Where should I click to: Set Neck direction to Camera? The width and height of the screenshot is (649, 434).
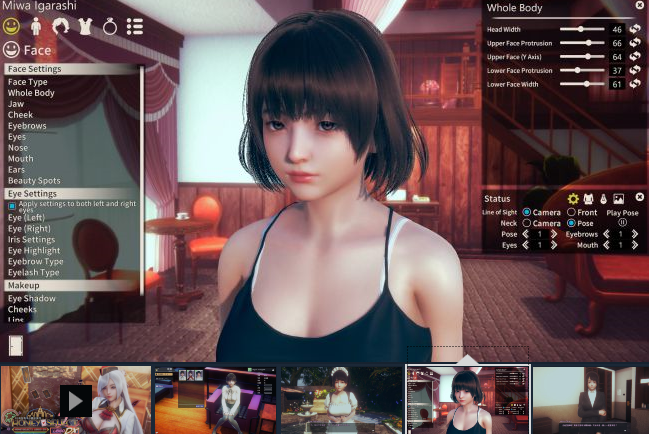(x=526, y=223)
